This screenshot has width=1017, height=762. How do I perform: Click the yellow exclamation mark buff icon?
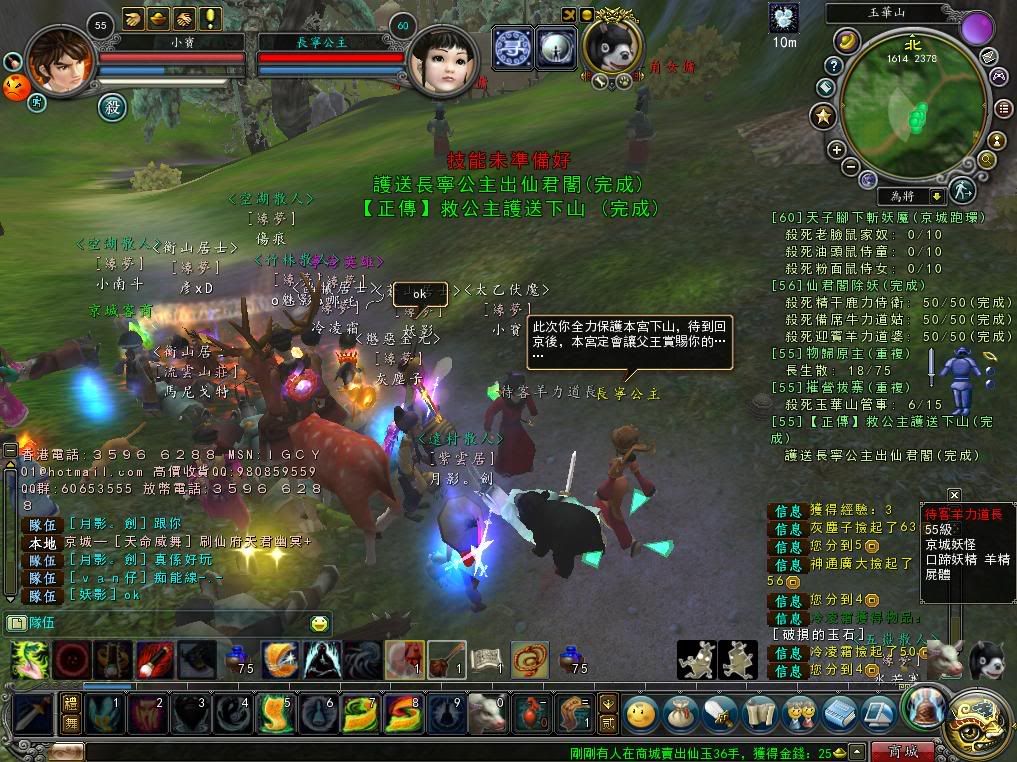tap(211, 17)
